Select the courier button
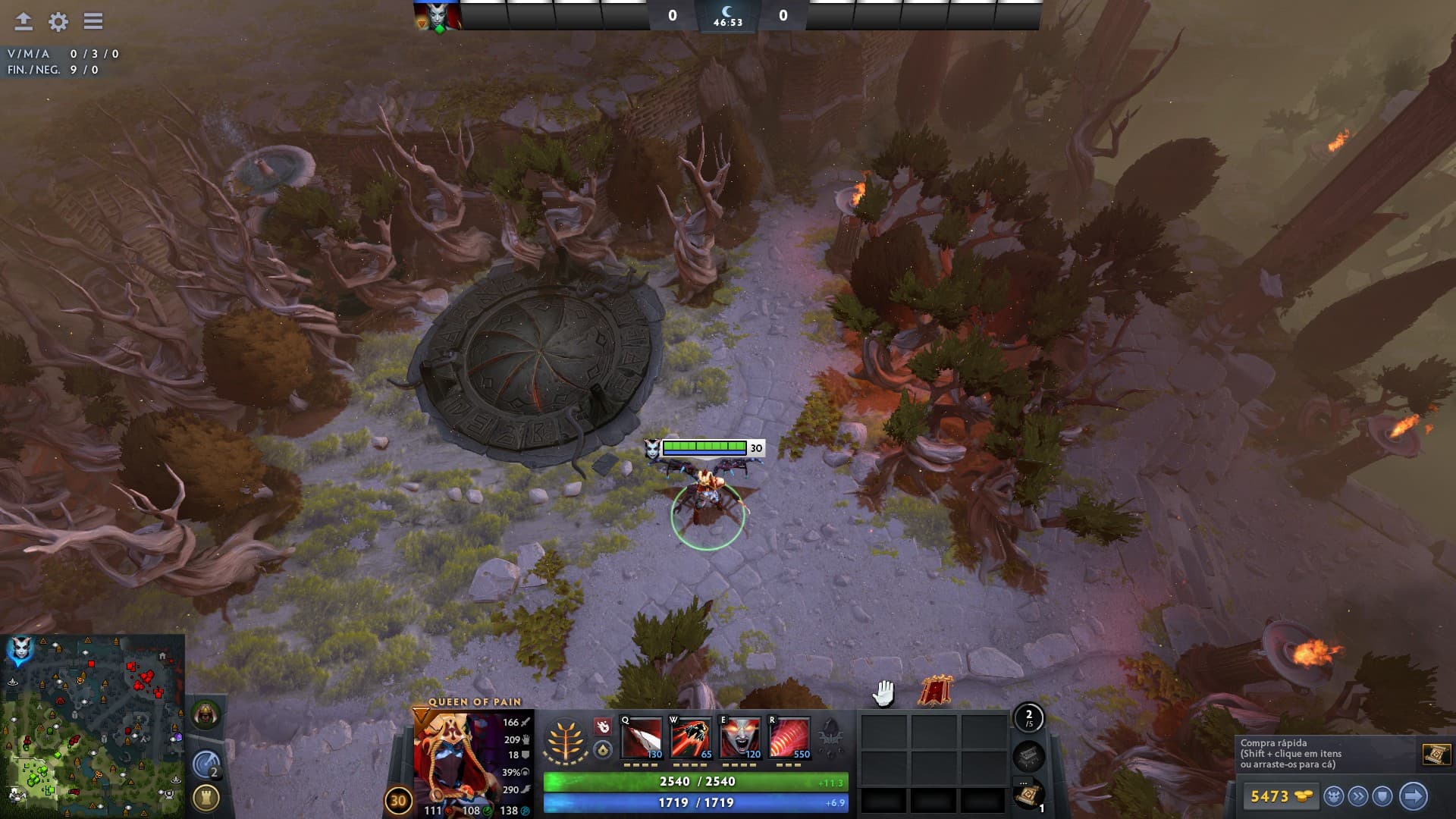 (x=1334, y=796)
